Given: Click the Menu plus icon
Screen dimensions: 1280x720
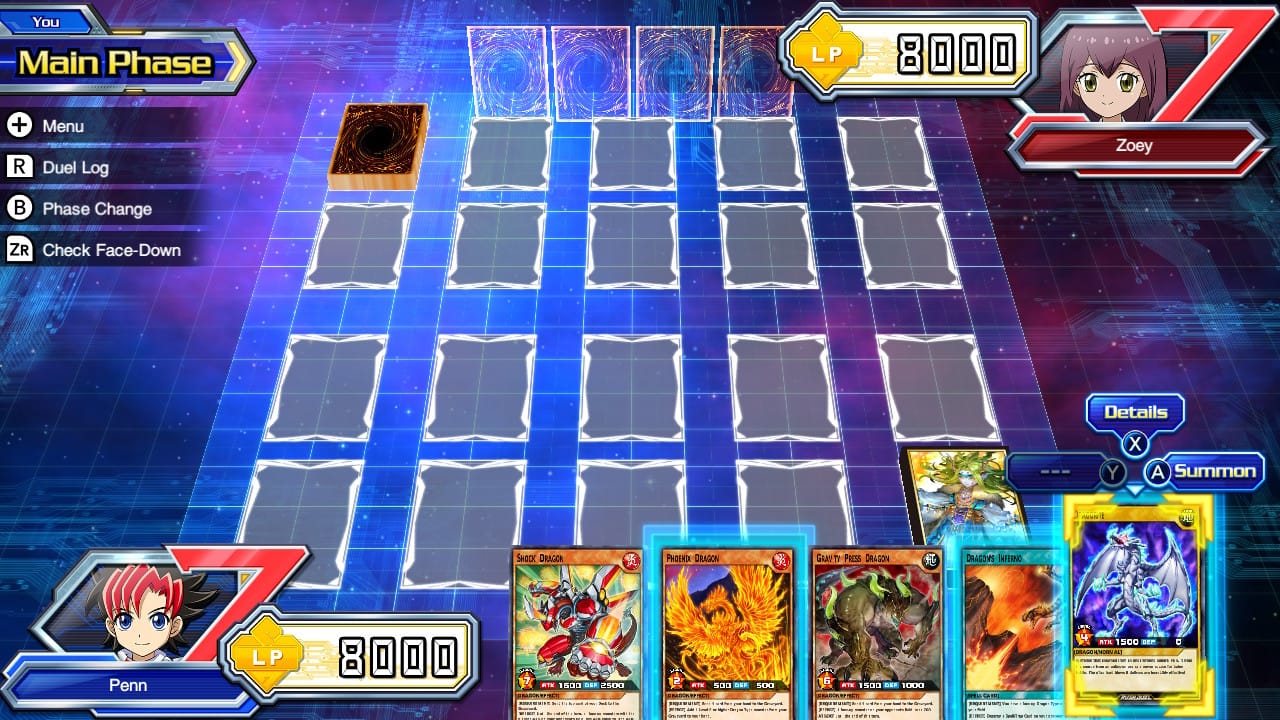Looking at the screenshot, I should [18, 126].
